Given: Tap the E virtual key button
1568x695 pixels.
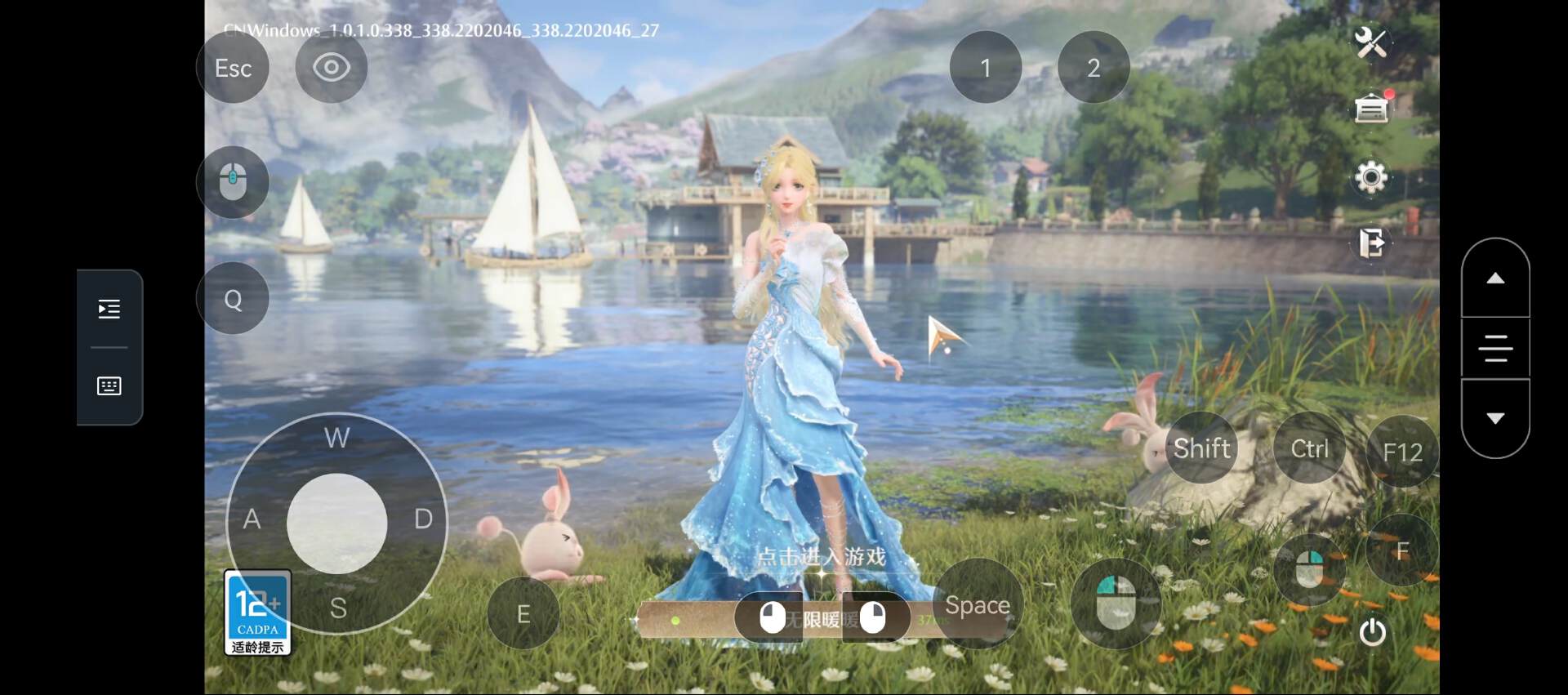Looking at the screenshot, I should [523, 613].
